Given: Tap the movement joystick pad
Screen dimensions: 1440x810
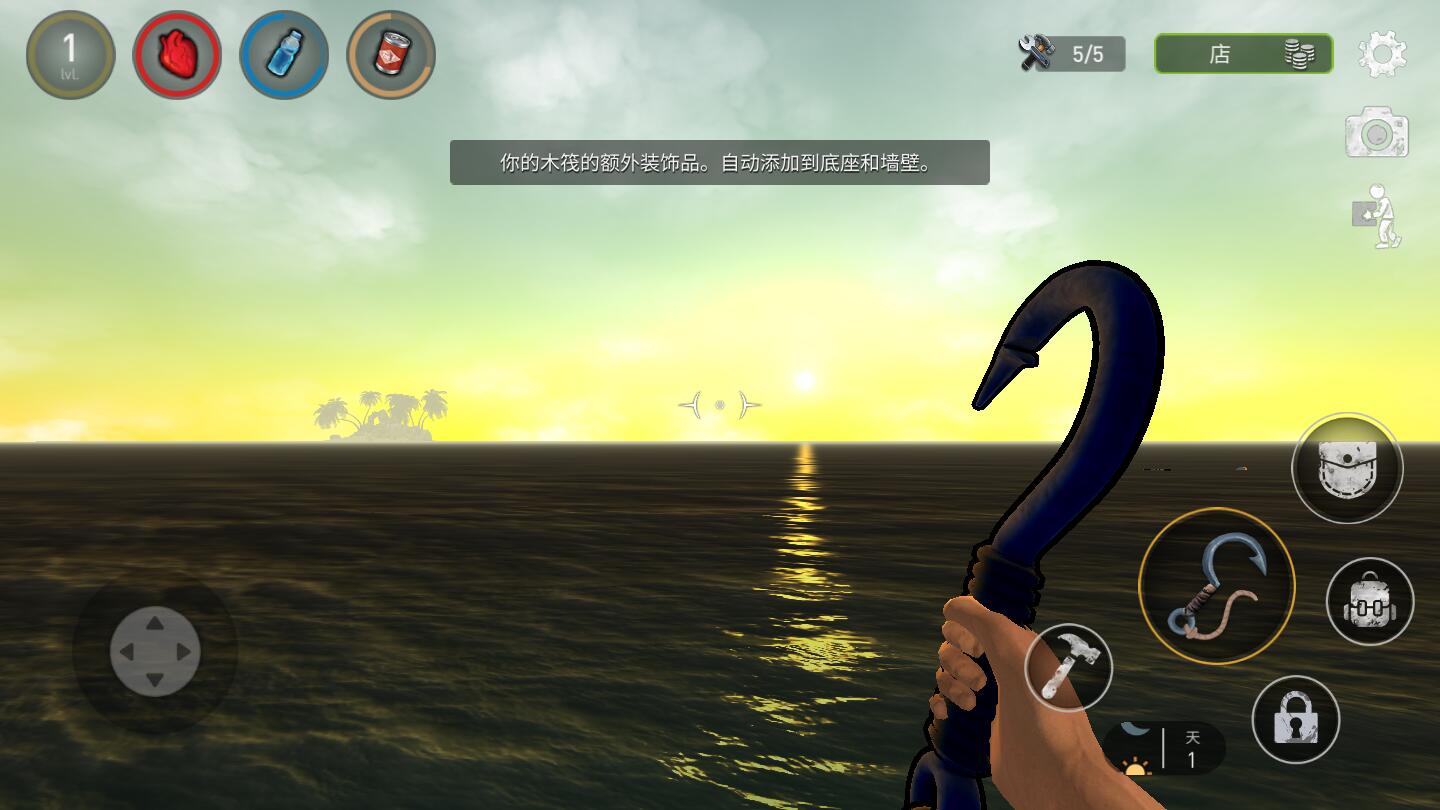Looking at the screenshot, I should [x=155, y=652].
